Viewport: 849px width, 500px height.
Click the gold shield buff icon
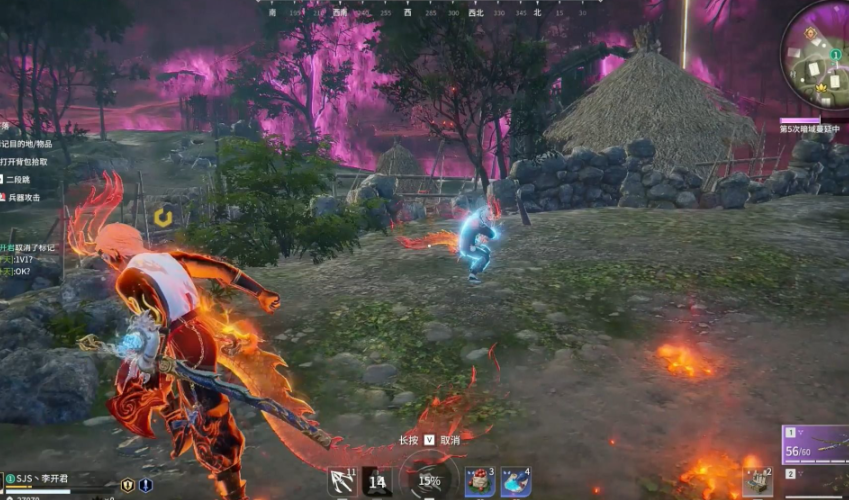pyautogui.click(x=127, y=485)
